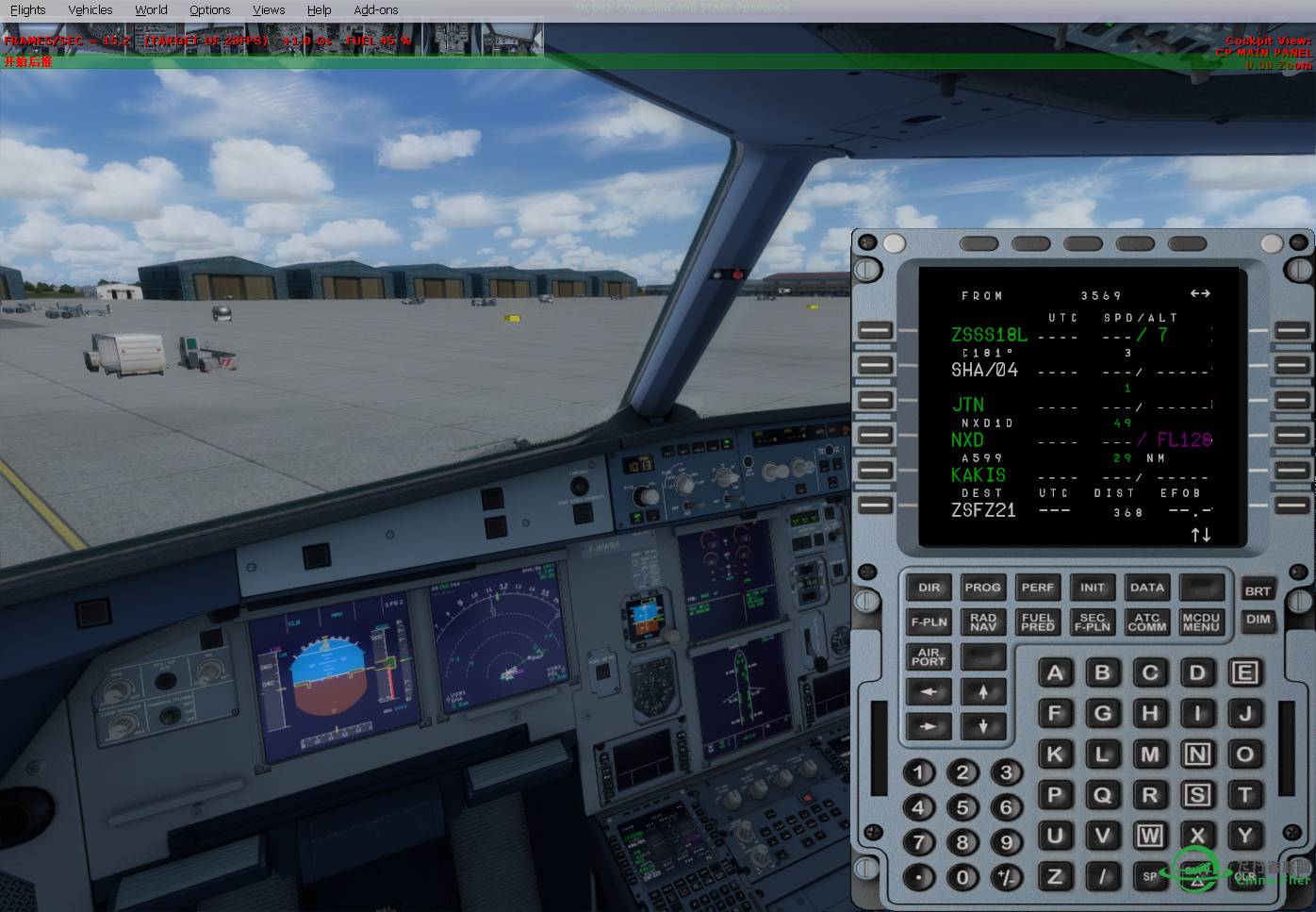Click the AIR PORT key
Viewport: 1316px width, 912px height.
(929, 657)
